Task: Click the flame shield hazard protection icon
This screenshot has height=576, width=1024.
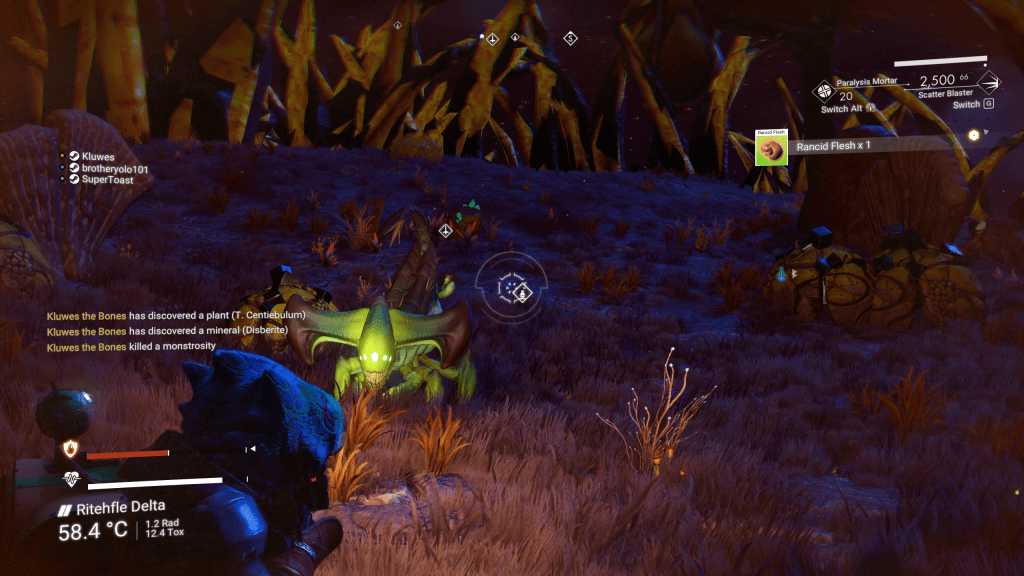Action: pos(71,447)
